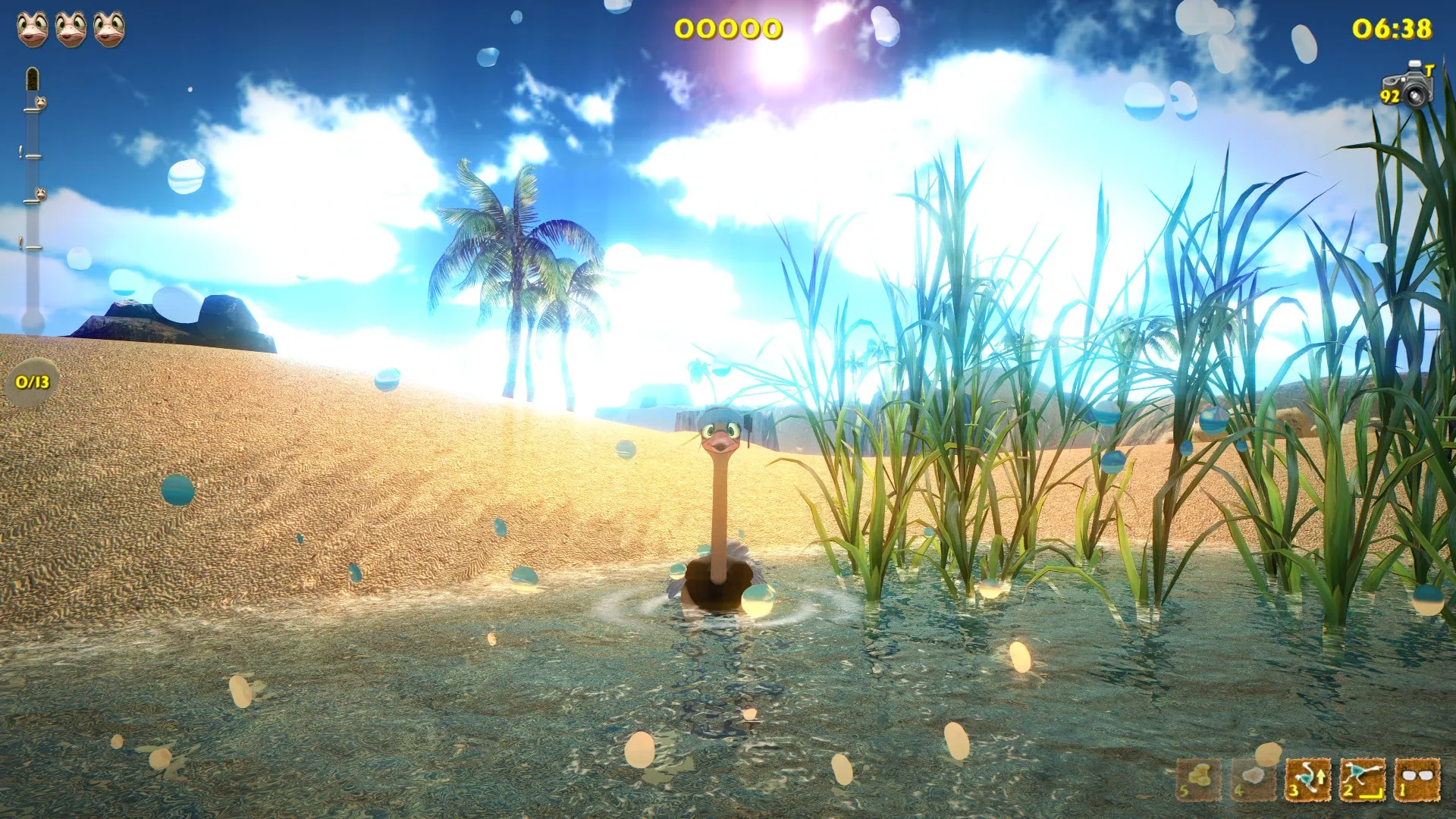1456x819 pixels.
Task: Toggle the T marker beside the camera
Action: pyautogui.click(x=1429, y=71)
